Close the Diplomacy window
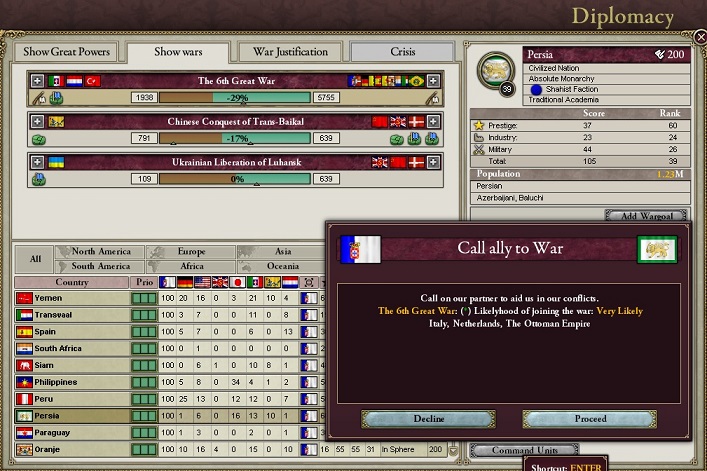This screenshot has height=471, width=707. click(x=700, y=37)
